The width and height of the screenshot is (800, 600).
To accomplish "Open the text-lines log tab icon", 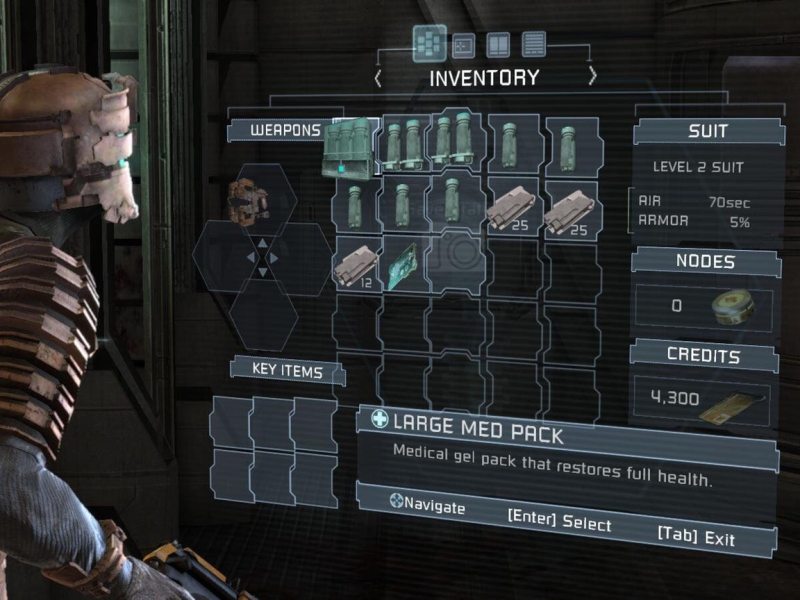I will pos(534,44).
